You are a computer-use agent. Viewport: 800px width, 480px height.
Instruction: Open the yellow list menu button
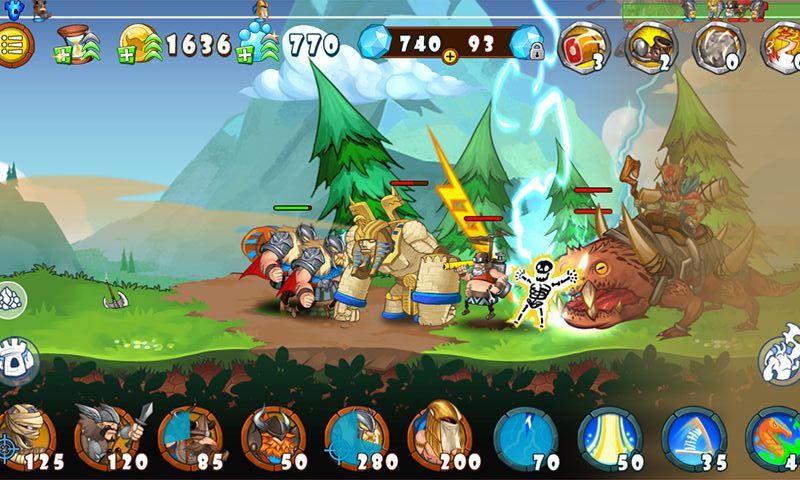point(14,45)
